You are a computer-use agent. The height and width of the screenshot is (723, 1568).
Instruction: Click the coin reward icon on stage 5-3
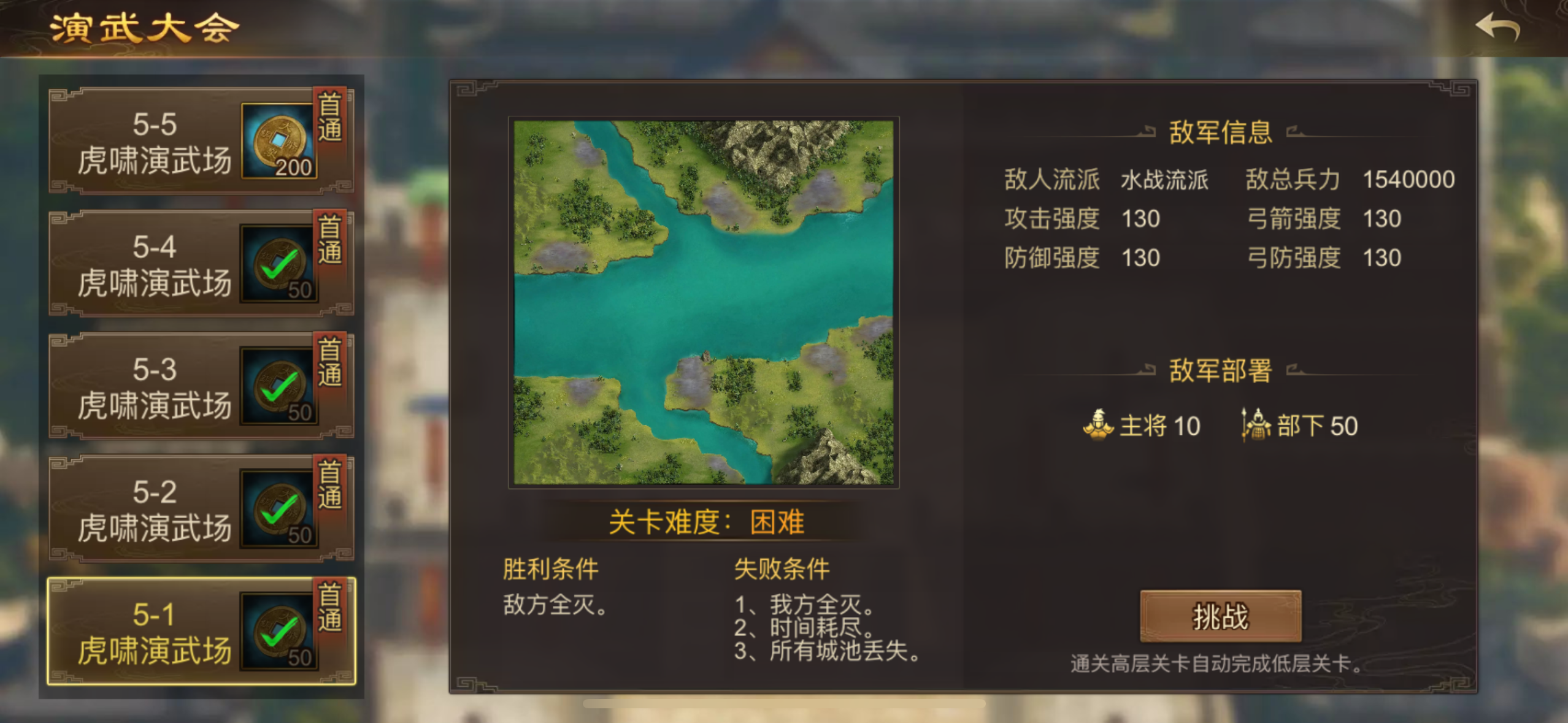pyautogui.click(x=279, y=385)
